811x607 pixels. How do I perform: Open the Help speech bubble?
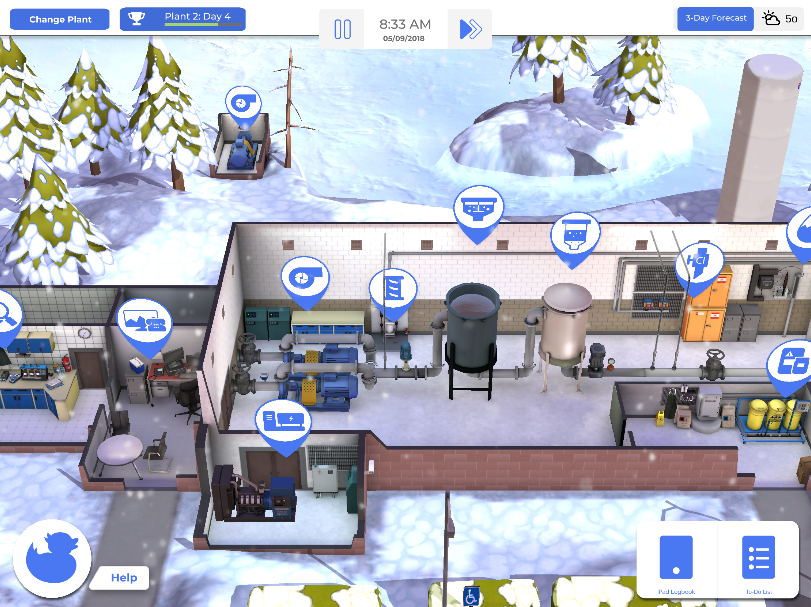(123, 577)
